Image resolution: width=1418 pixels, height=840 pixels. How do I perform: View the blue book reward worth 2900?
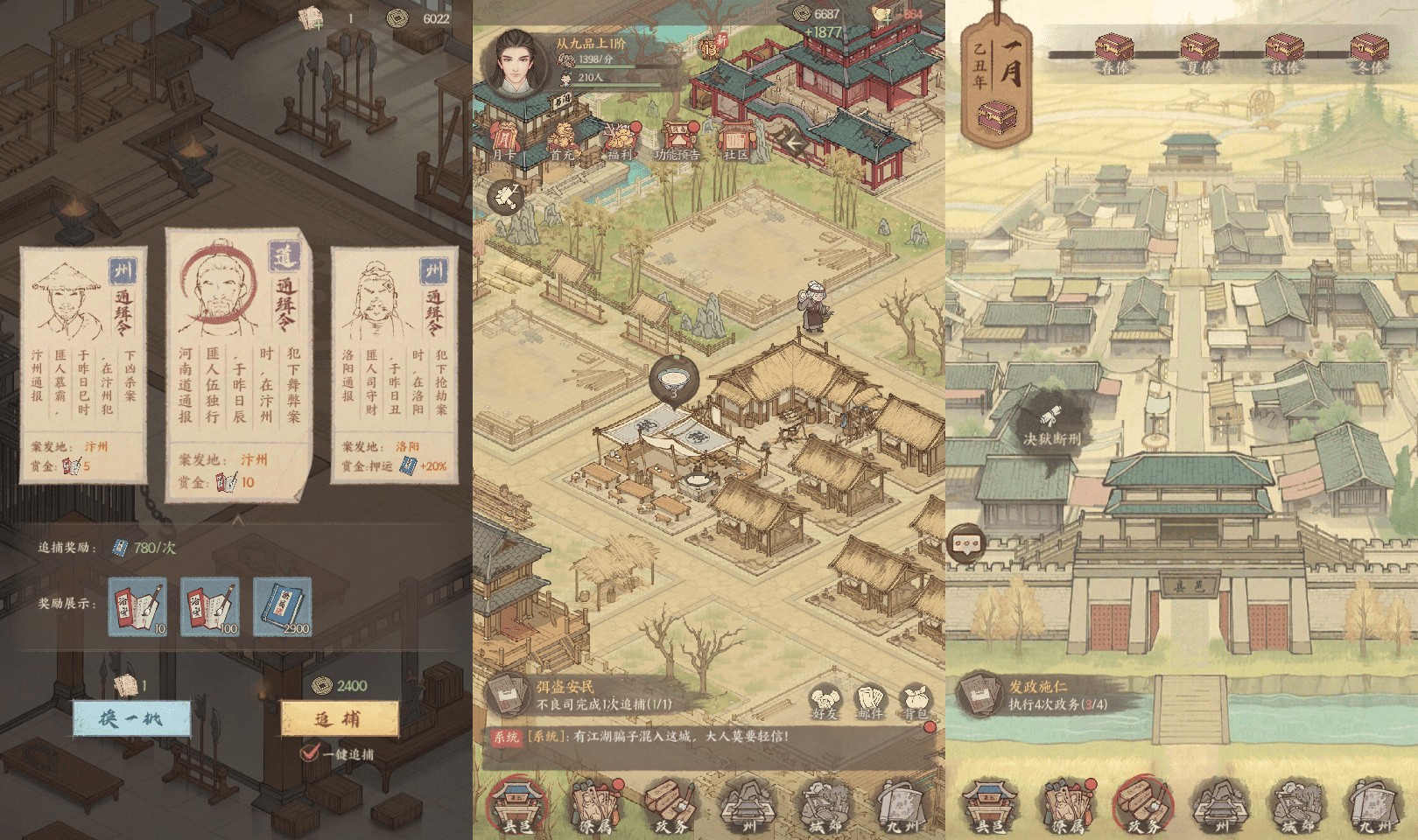pyautogui.click(x=282, y=606)
